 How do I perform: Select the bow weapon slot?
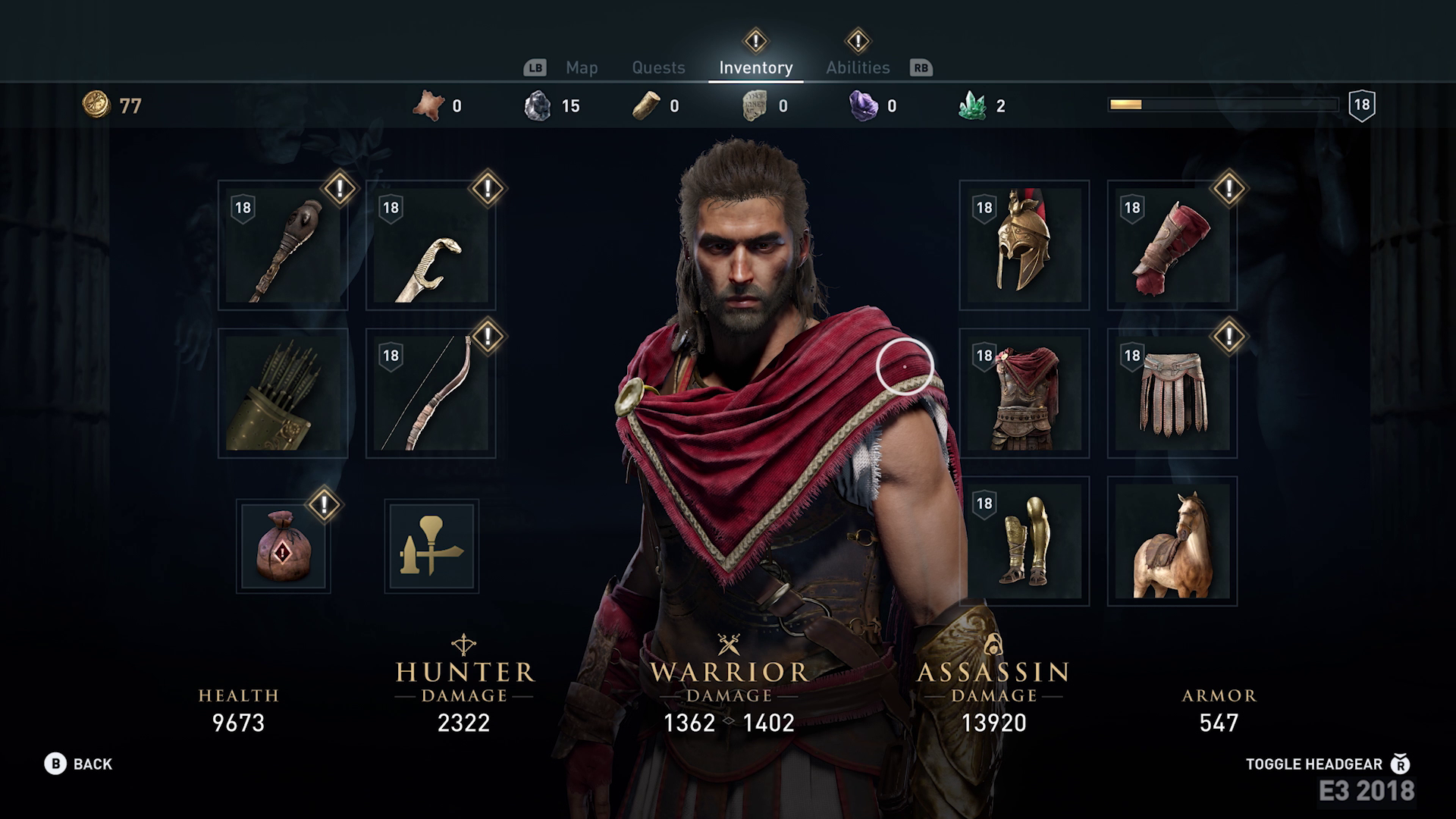(x=431, y=394)
